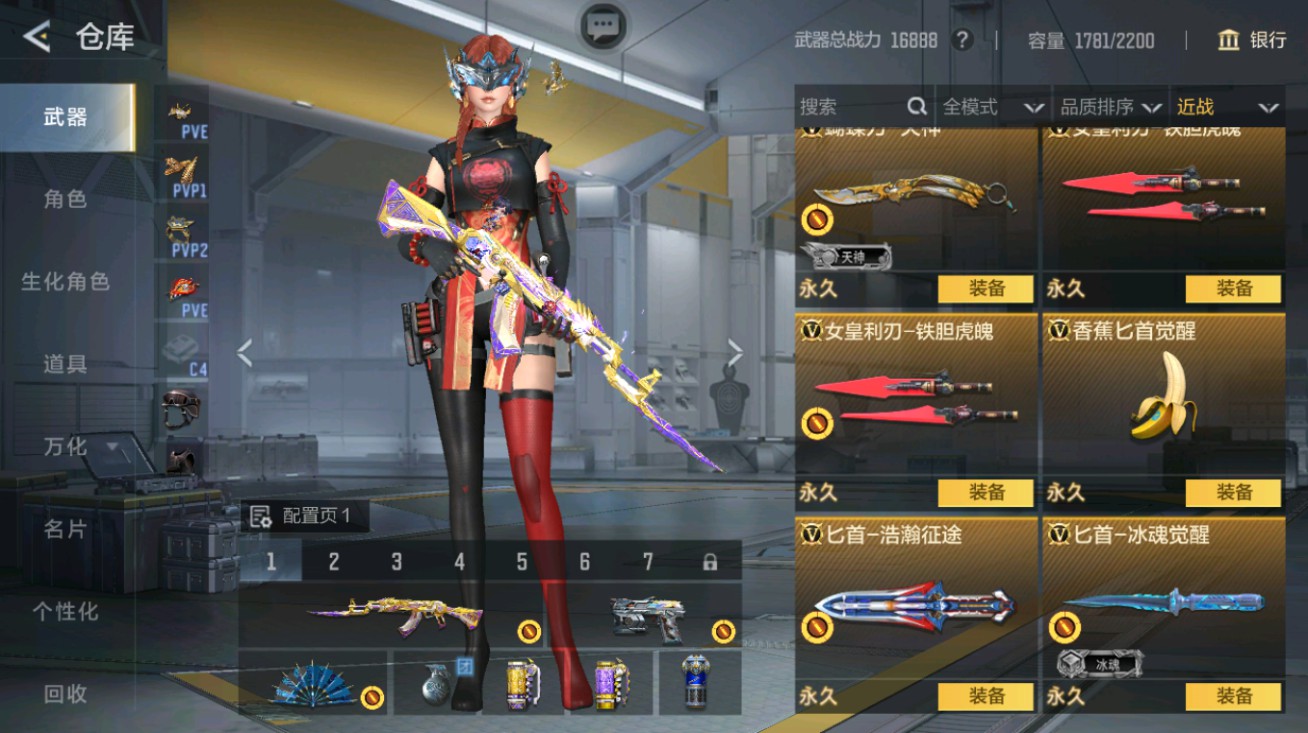
Task: Switch to the 角色 tab
Action: [65, 199]
